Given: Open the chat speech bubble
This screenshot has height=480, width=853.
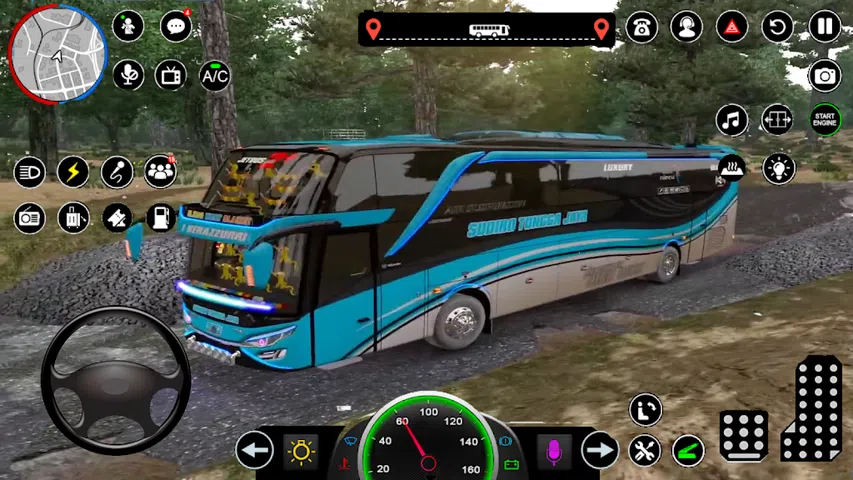Looking at the screenshot, I should (176, 27).
